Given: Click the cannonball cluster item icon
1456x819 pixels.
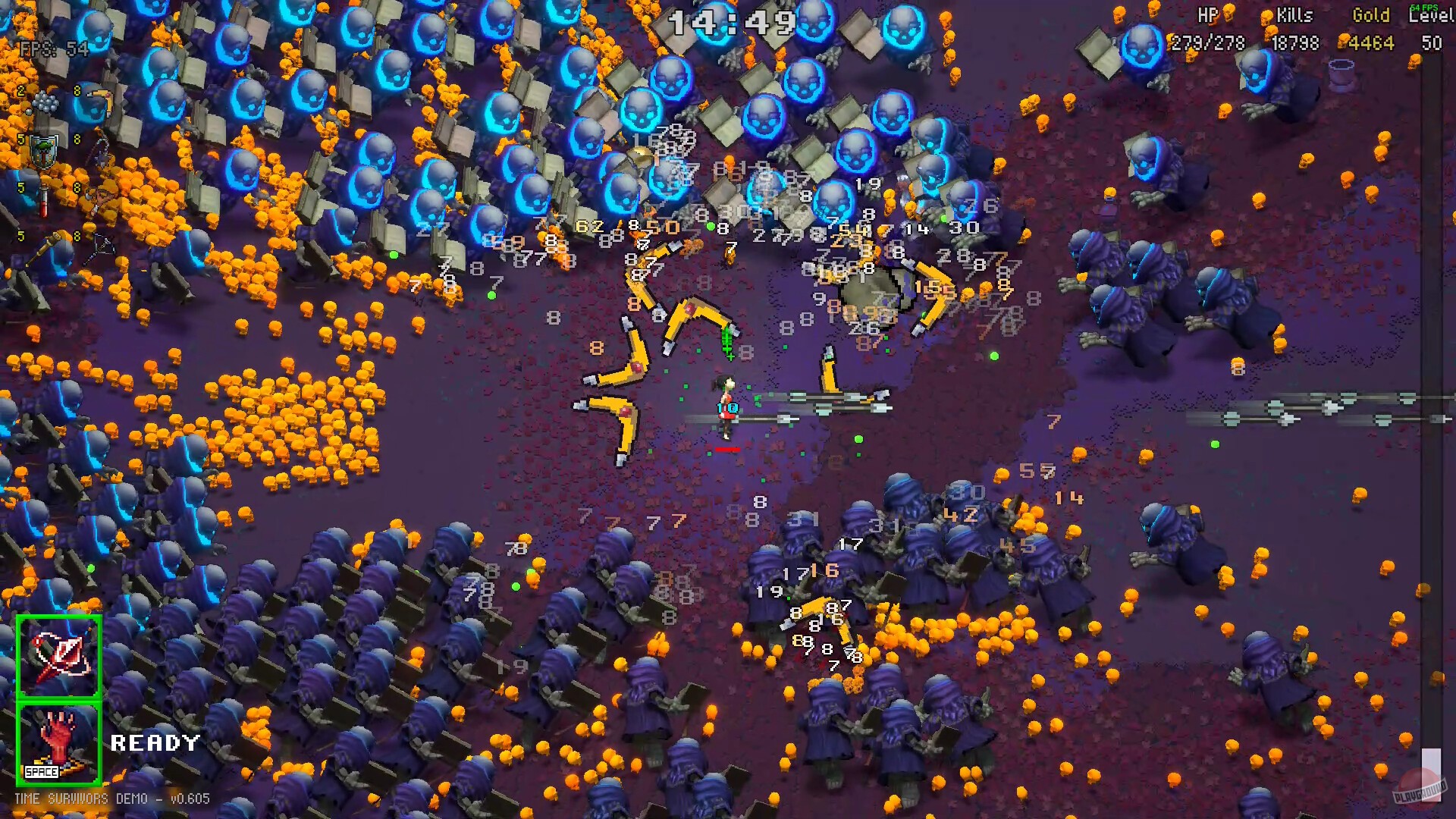Looking at the screenshot, I should [46, 101].
